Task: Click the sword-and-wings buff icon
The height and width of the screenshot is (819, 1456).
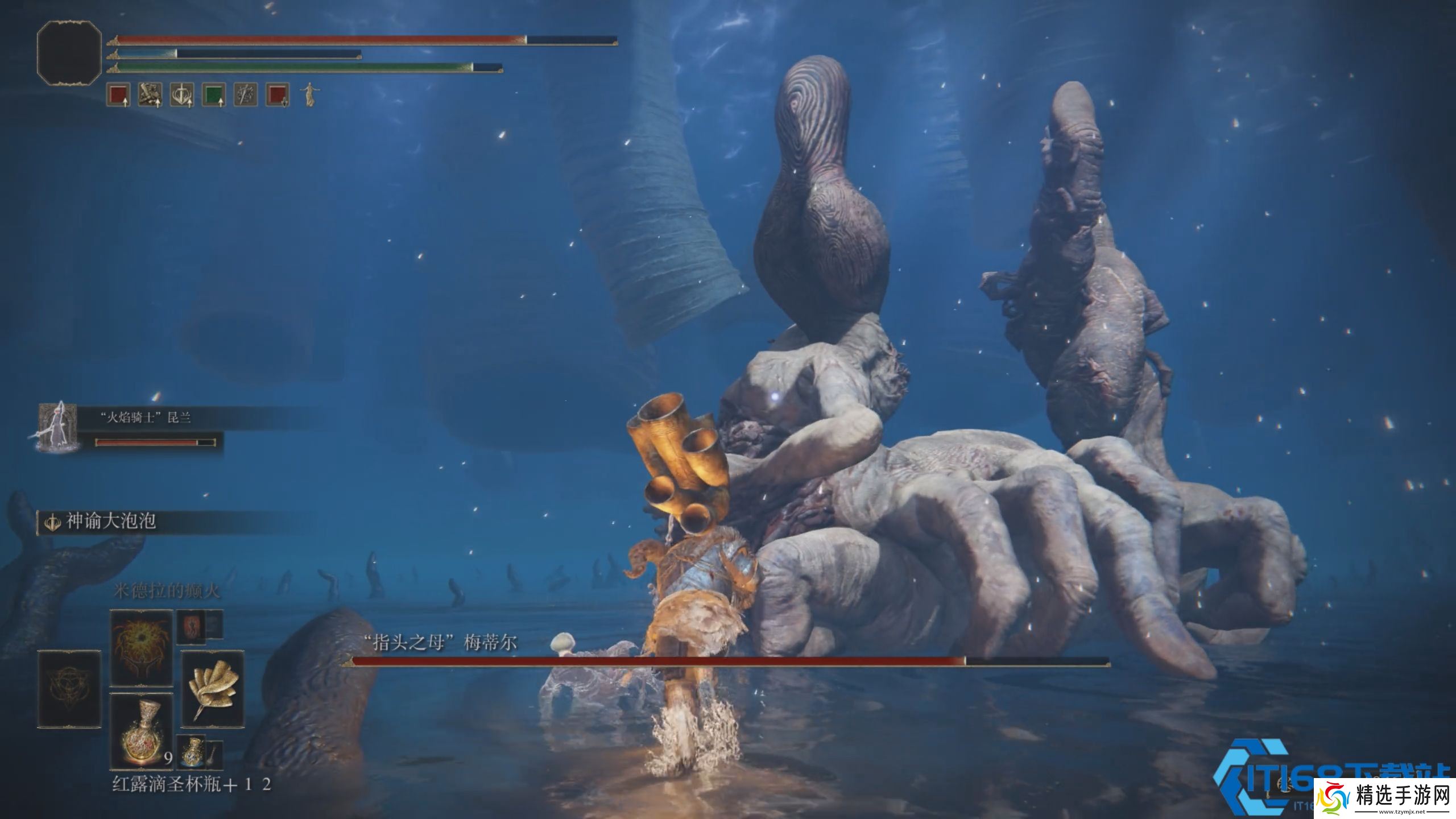Action: (182, 94)
